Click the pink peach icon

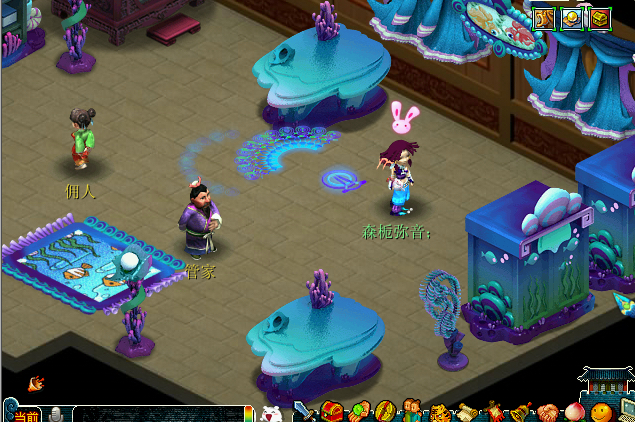574,411
